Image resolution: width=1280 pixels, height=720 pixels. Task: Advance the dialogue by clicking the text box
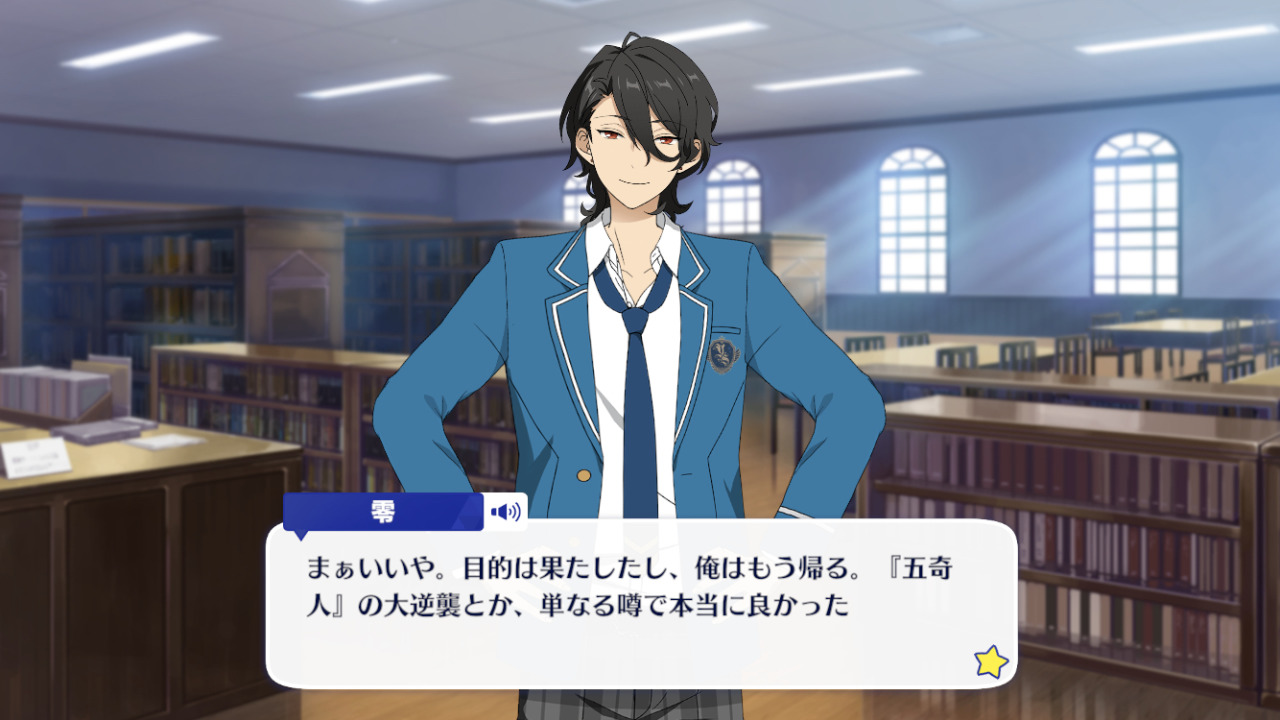[x=640, y=600]
